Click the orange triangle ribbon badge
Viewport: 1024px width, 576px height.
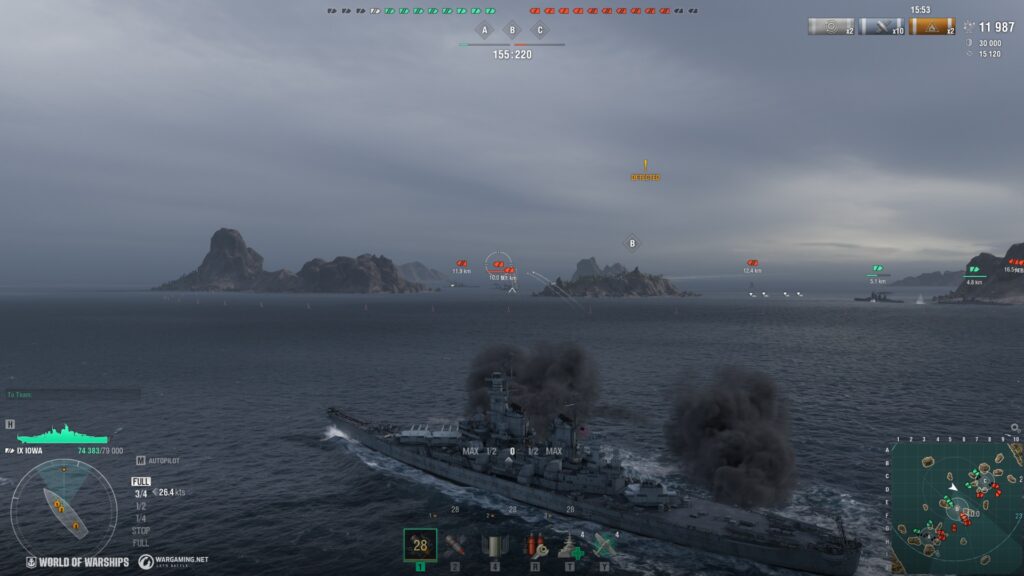931,27
